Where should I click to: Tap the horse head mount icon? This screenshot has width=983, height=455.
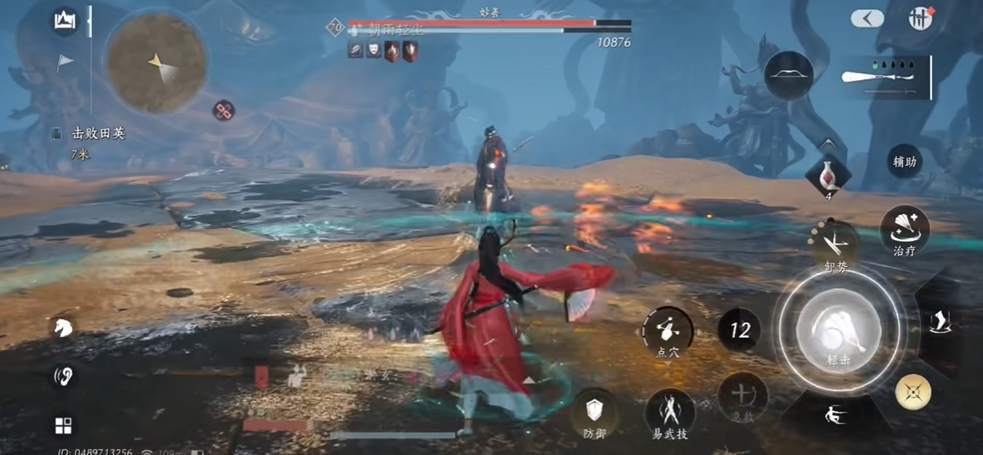click(x=63, y=327)
